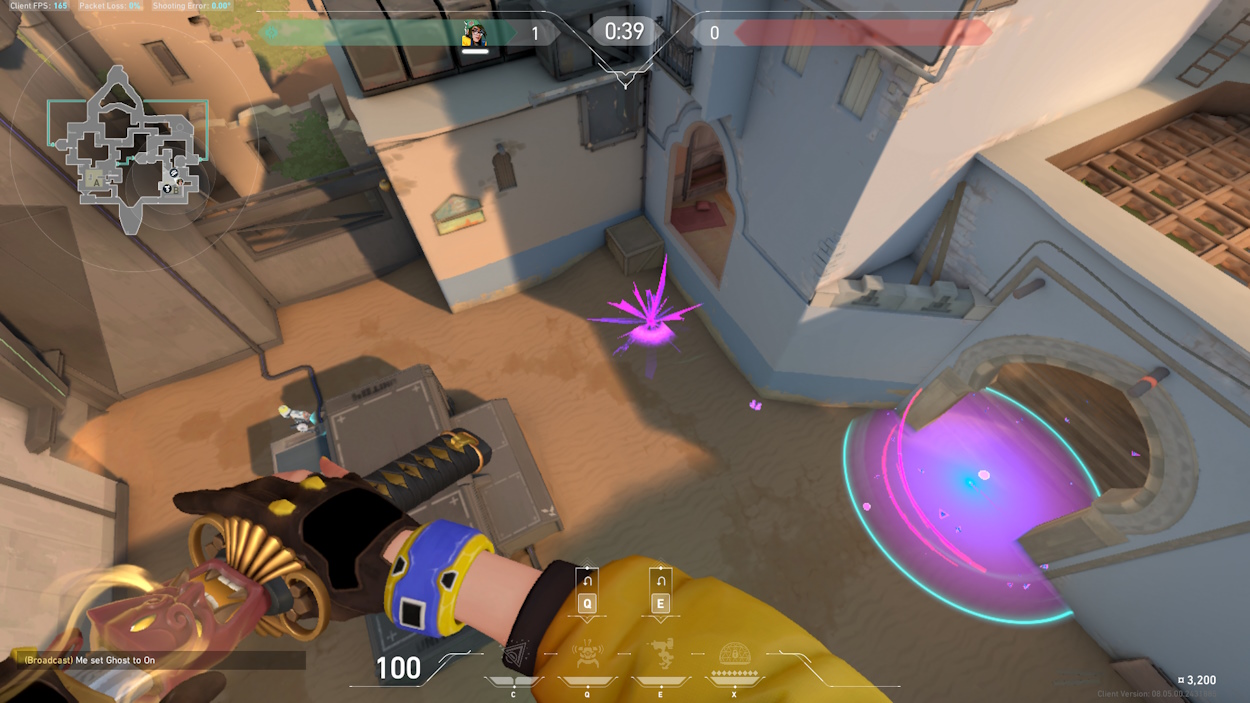Activate the Alarmbot ability icon
The width and height of the screenshot is (1250, 703).
click(x=587, y=654)
